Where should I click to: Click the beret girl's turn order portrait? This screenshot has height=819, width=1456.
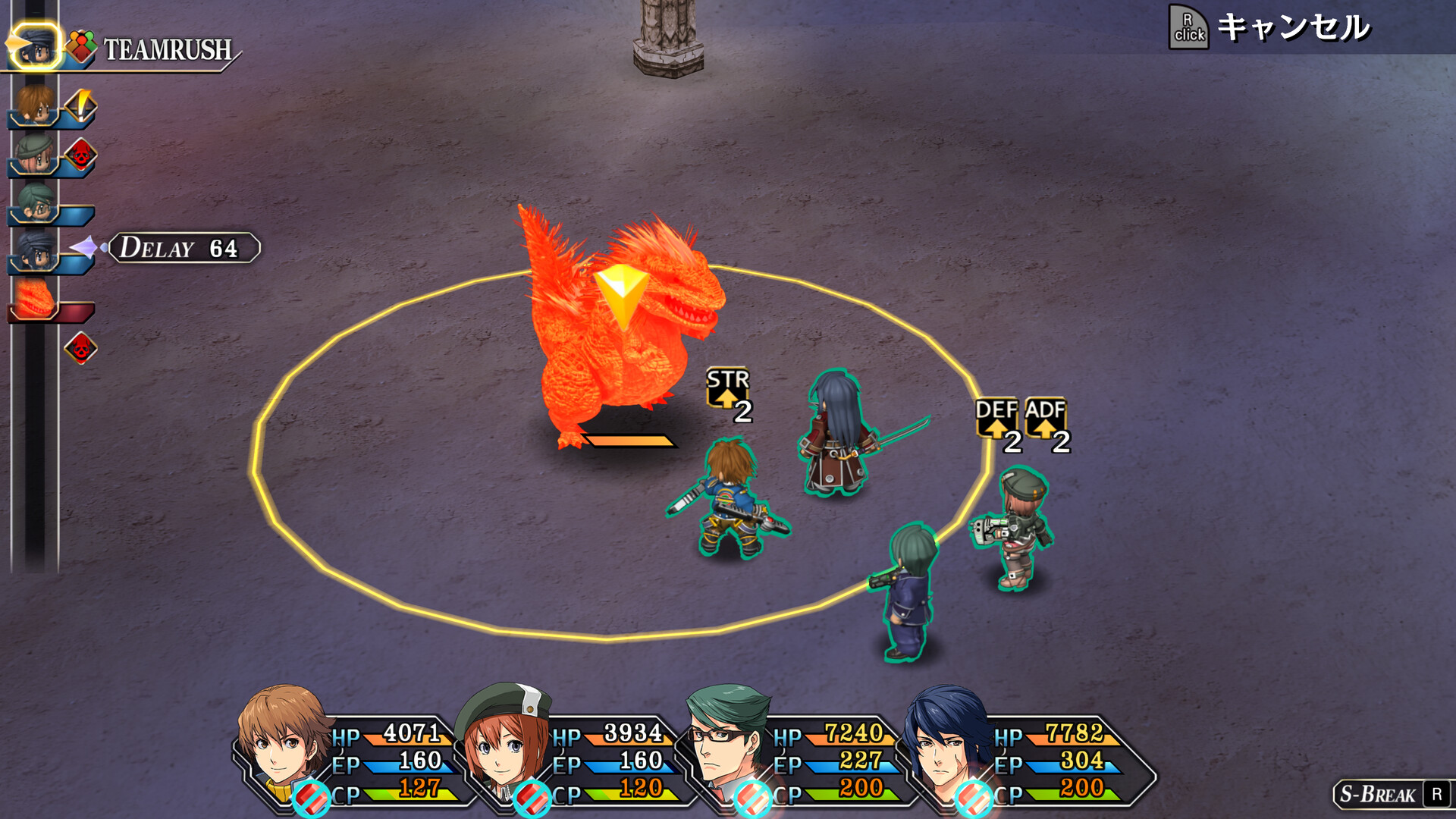coord(35,154)
